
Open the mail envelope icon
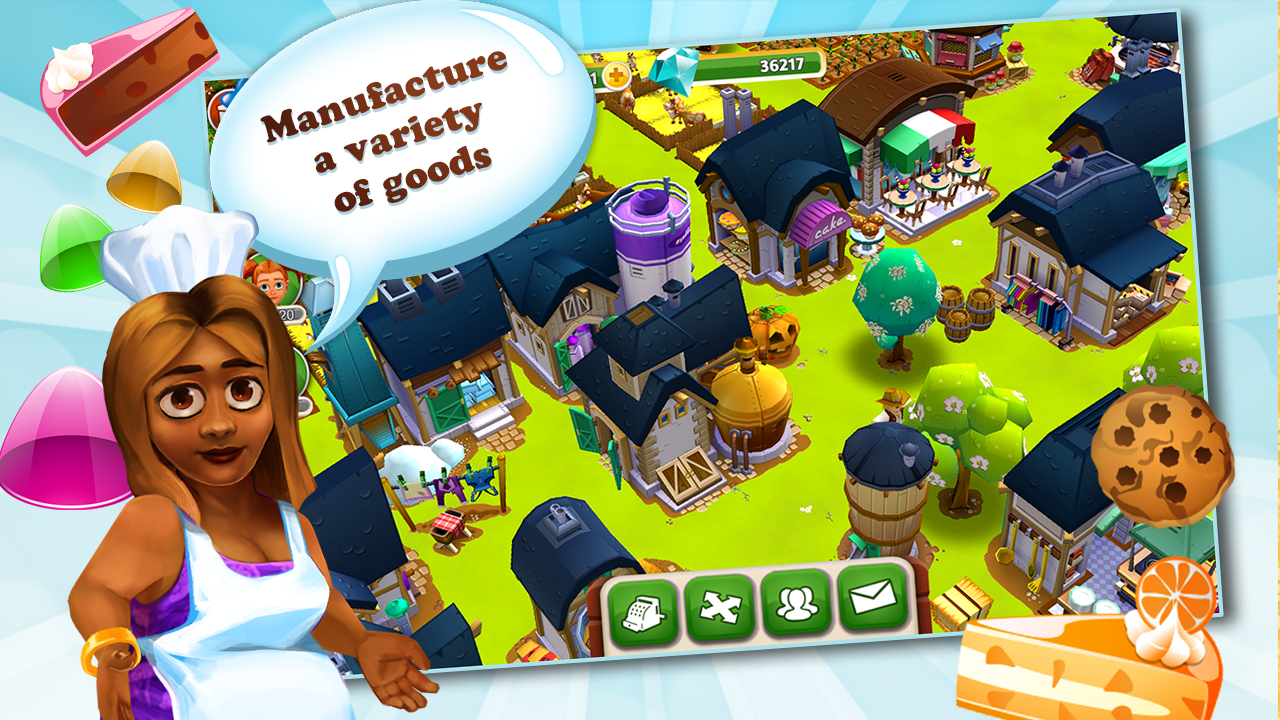[872, 605]
